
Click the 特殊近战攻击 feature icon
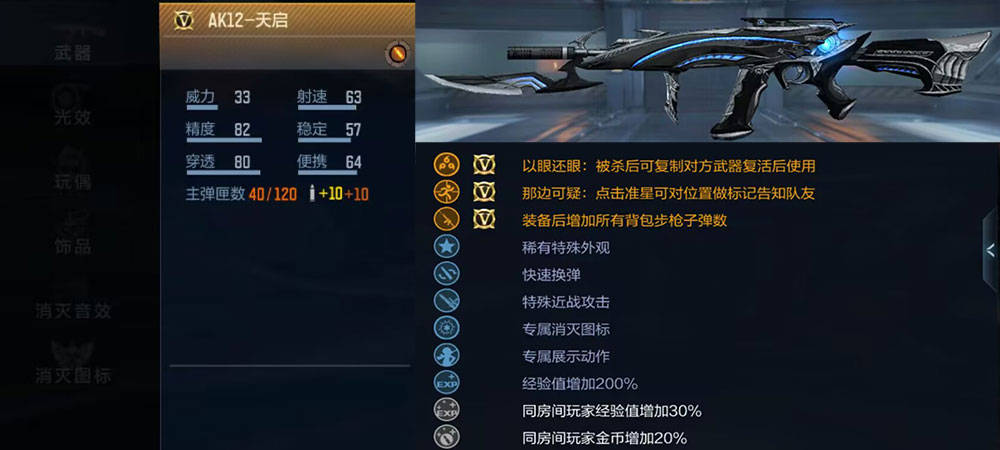[x=446, y=301]
